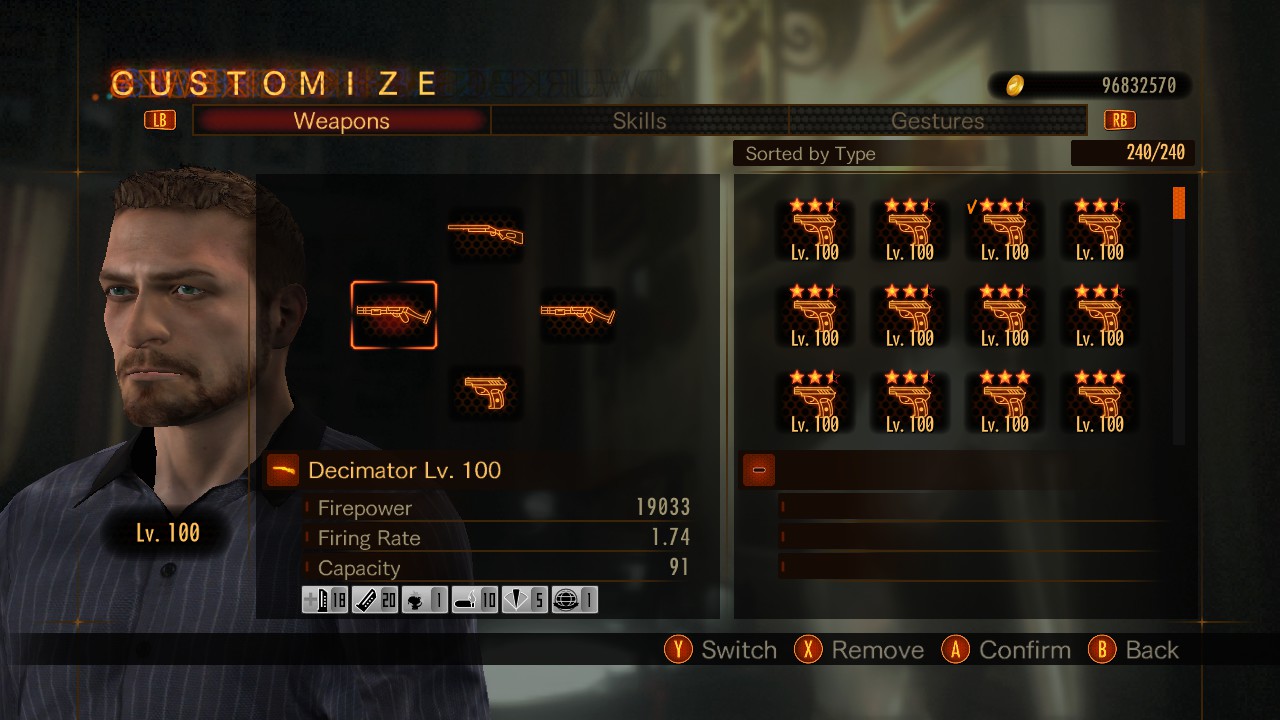The width and height of the screenshot is (1280, 720).
Task: Select the burning cigar part icon numbered 10
Action: [x=475, y=600]
